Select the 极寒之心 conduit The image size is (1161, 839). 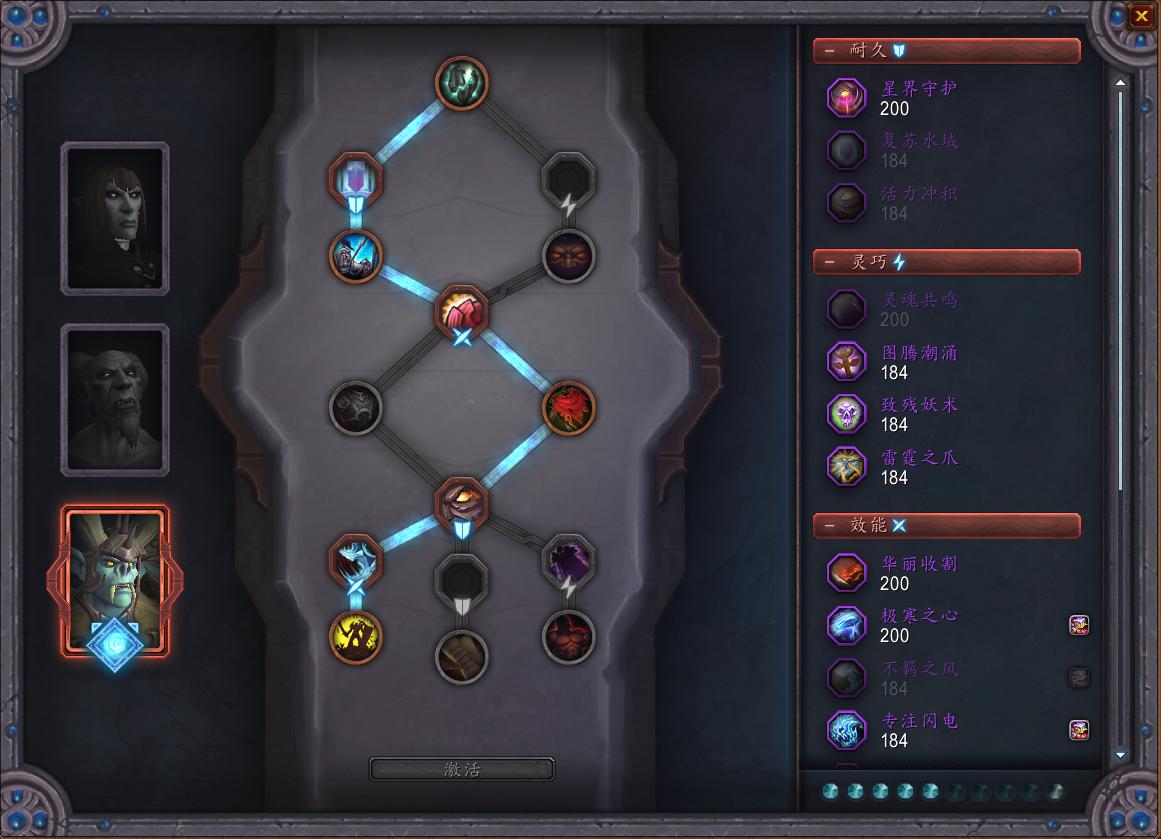pyautogui.click(x=847, y=625)
